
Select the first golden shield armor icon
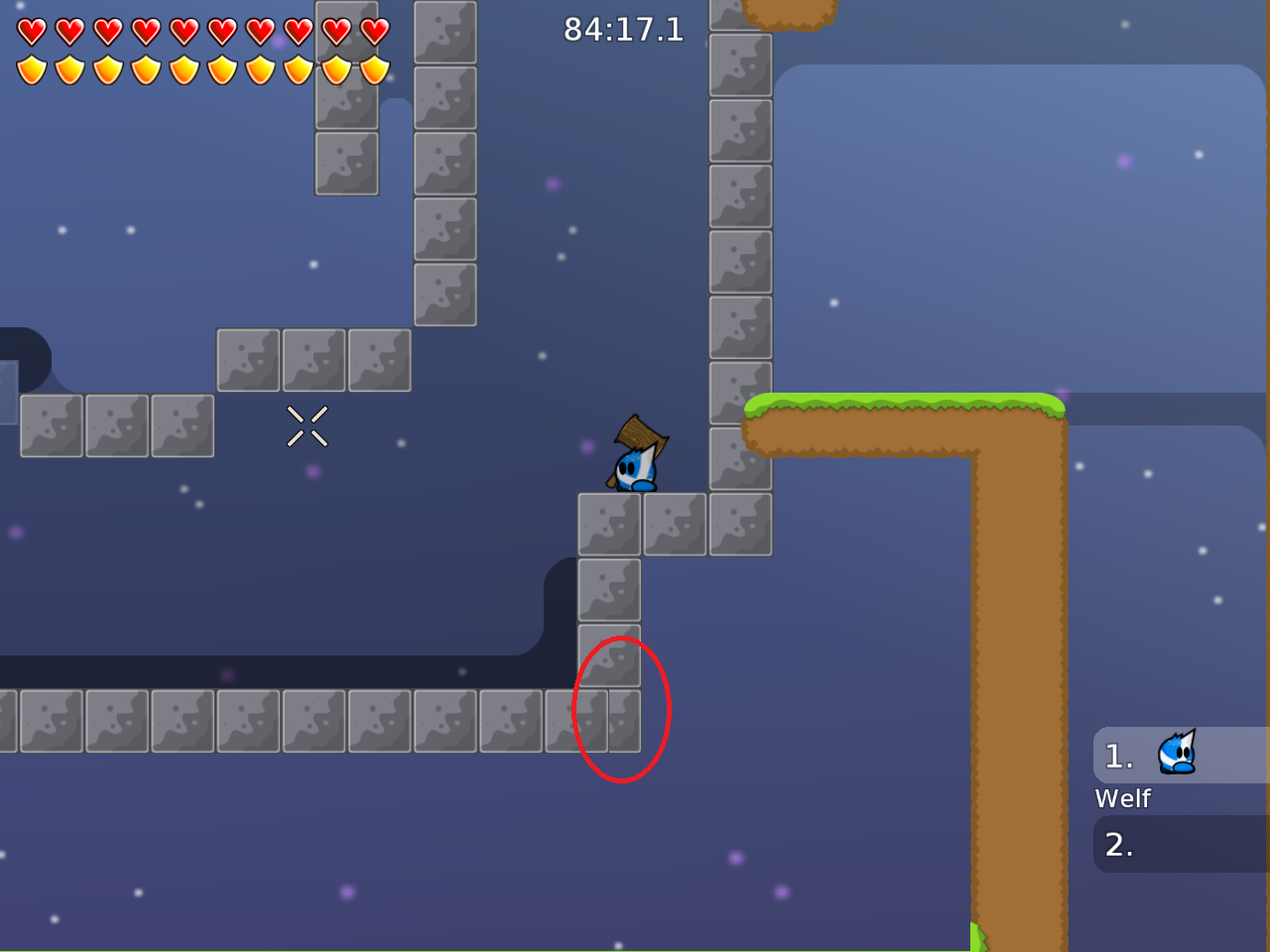[x=30, y=67]
